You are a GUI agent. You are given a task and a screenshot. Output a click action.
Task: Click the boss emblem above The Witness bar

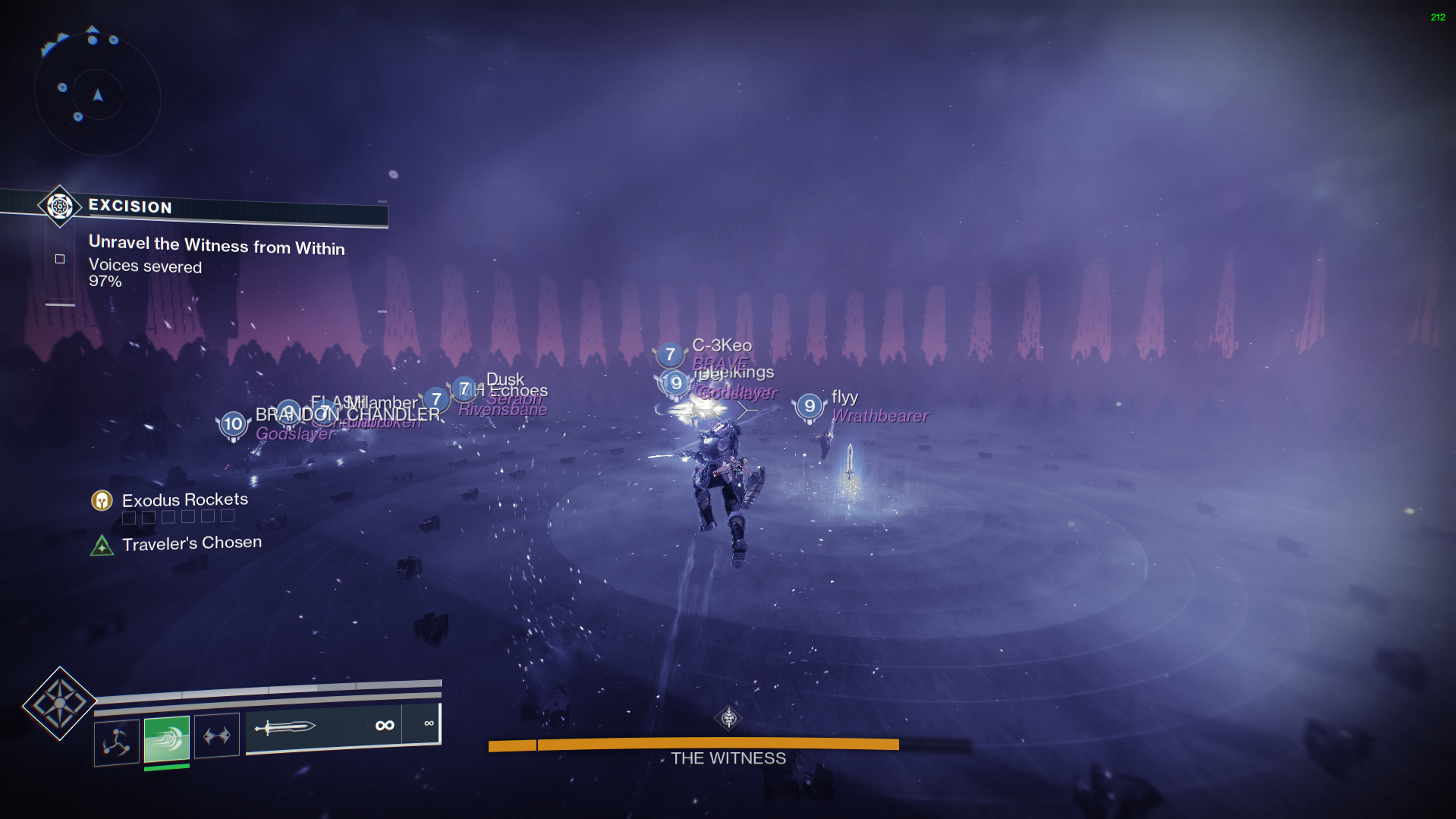point(728,717)
